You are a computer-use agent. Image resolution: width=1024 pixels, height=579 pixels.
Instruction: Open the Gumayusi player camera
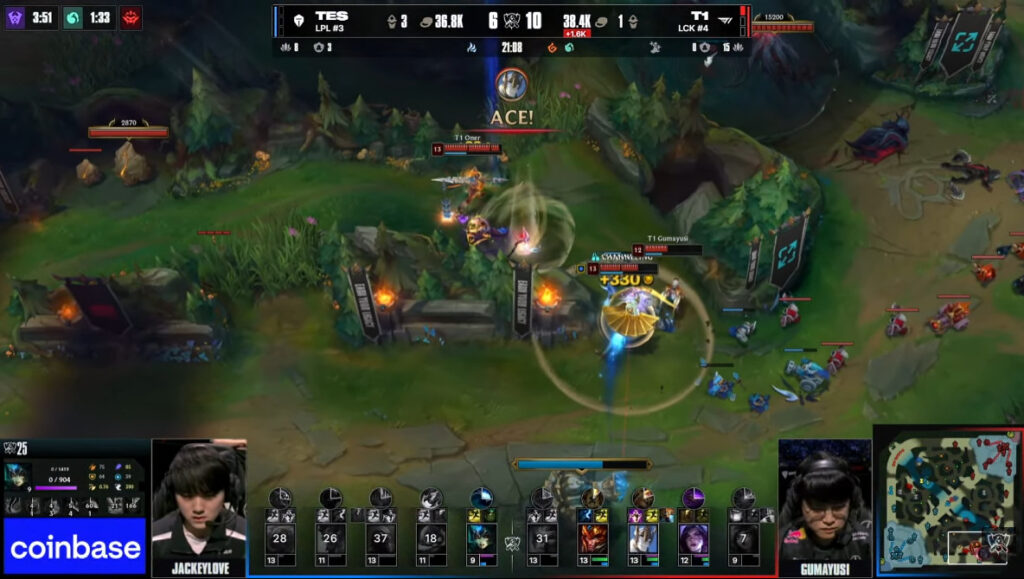(825, 505)
